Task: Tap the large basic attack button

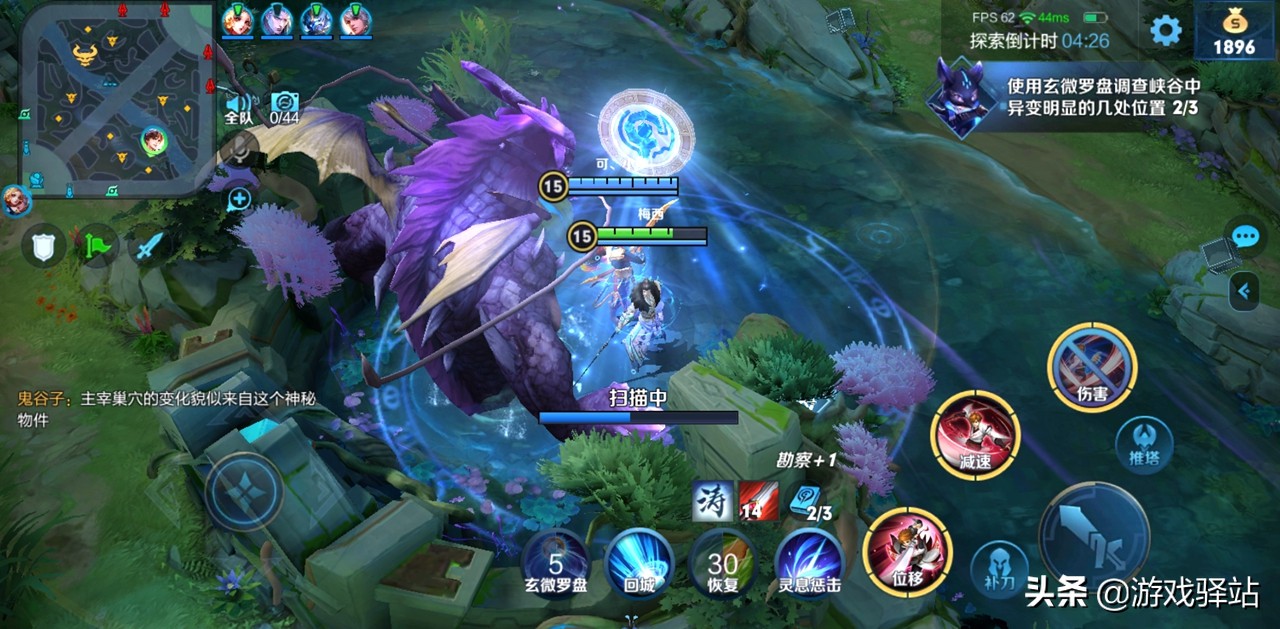Action: [x=1093, y=535]
